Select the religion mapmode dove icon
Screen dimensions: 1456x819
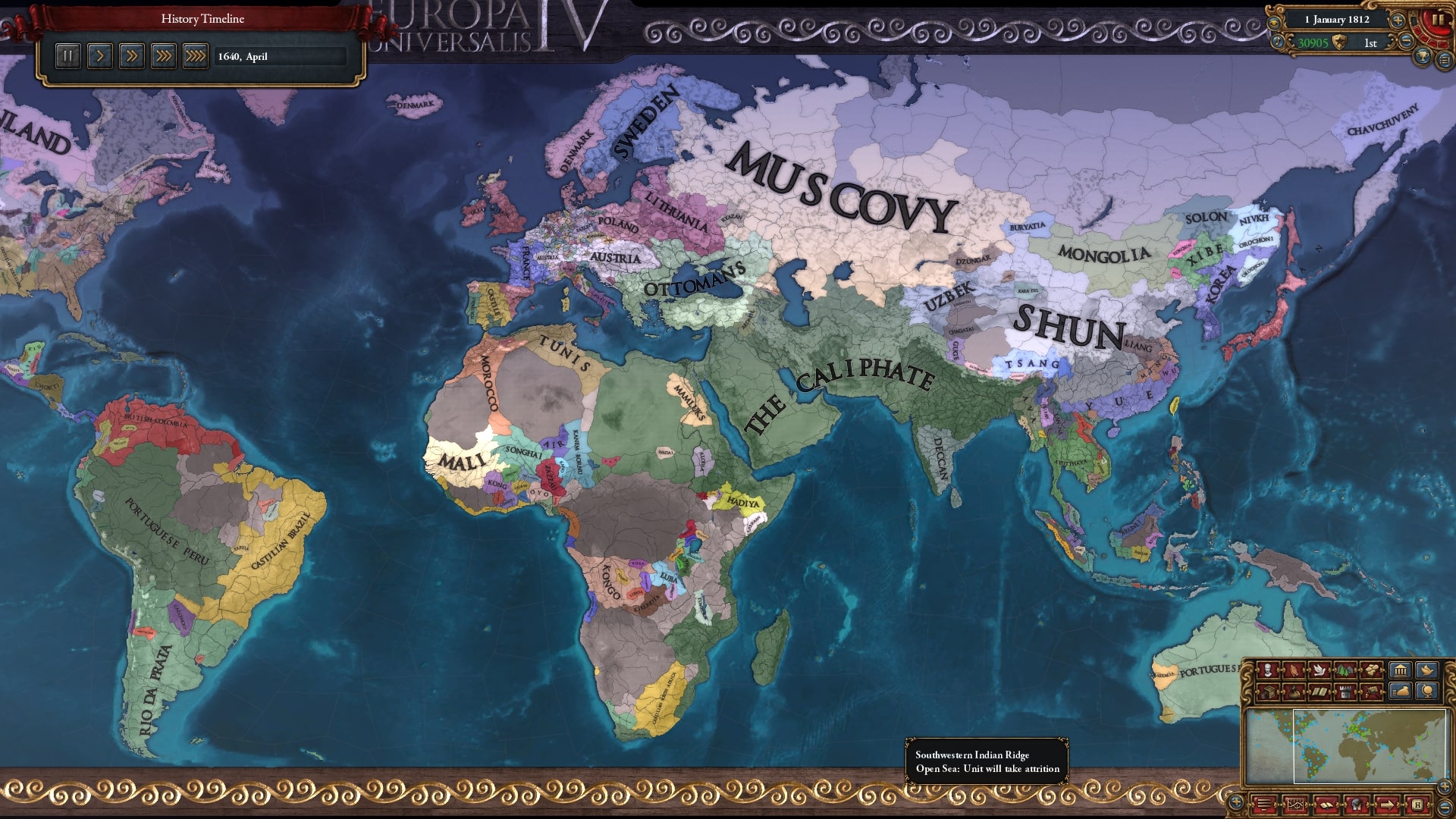pos(1319,668)
